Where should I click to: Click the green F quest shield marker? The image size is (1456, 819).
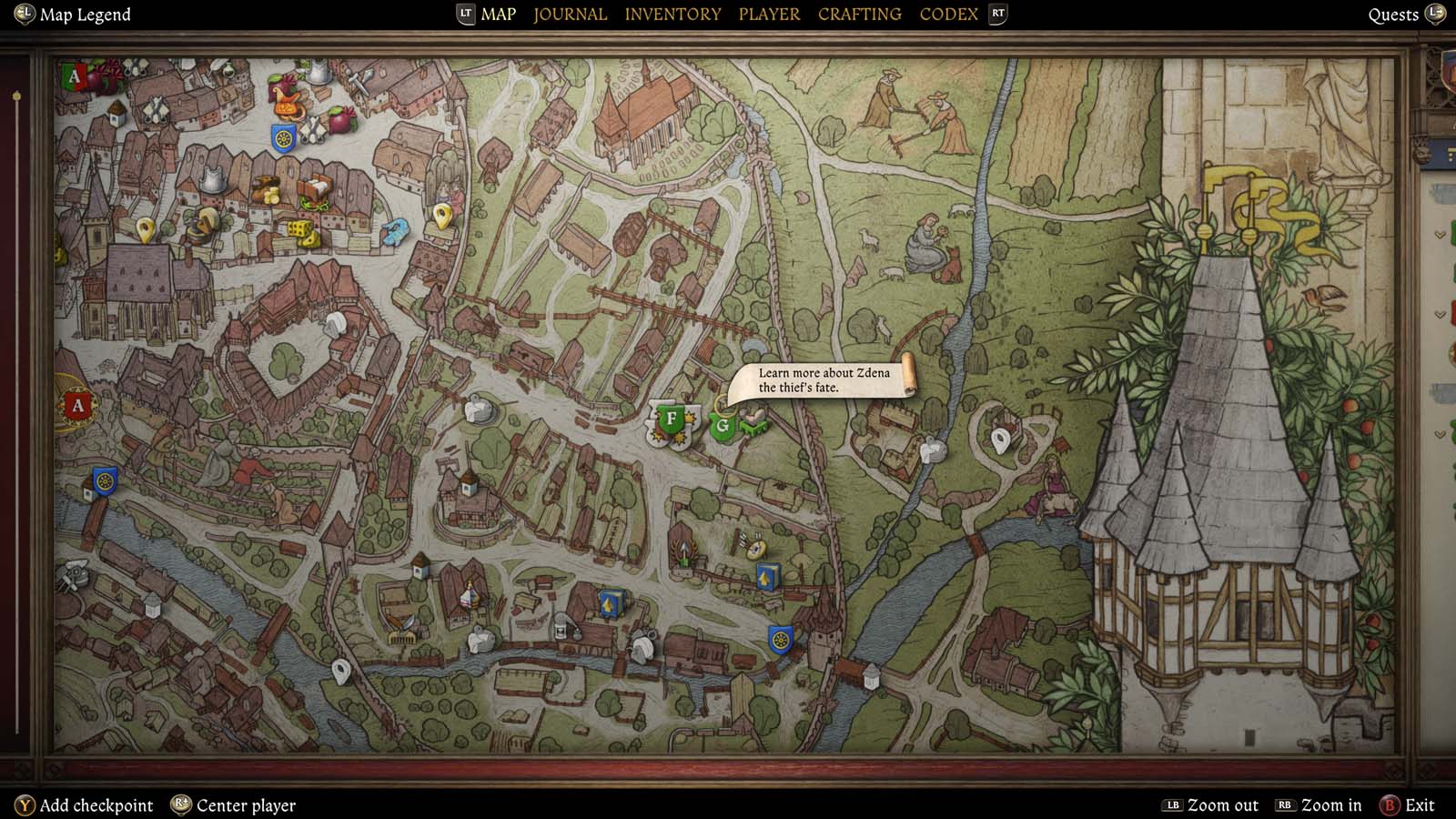(672, 420)
